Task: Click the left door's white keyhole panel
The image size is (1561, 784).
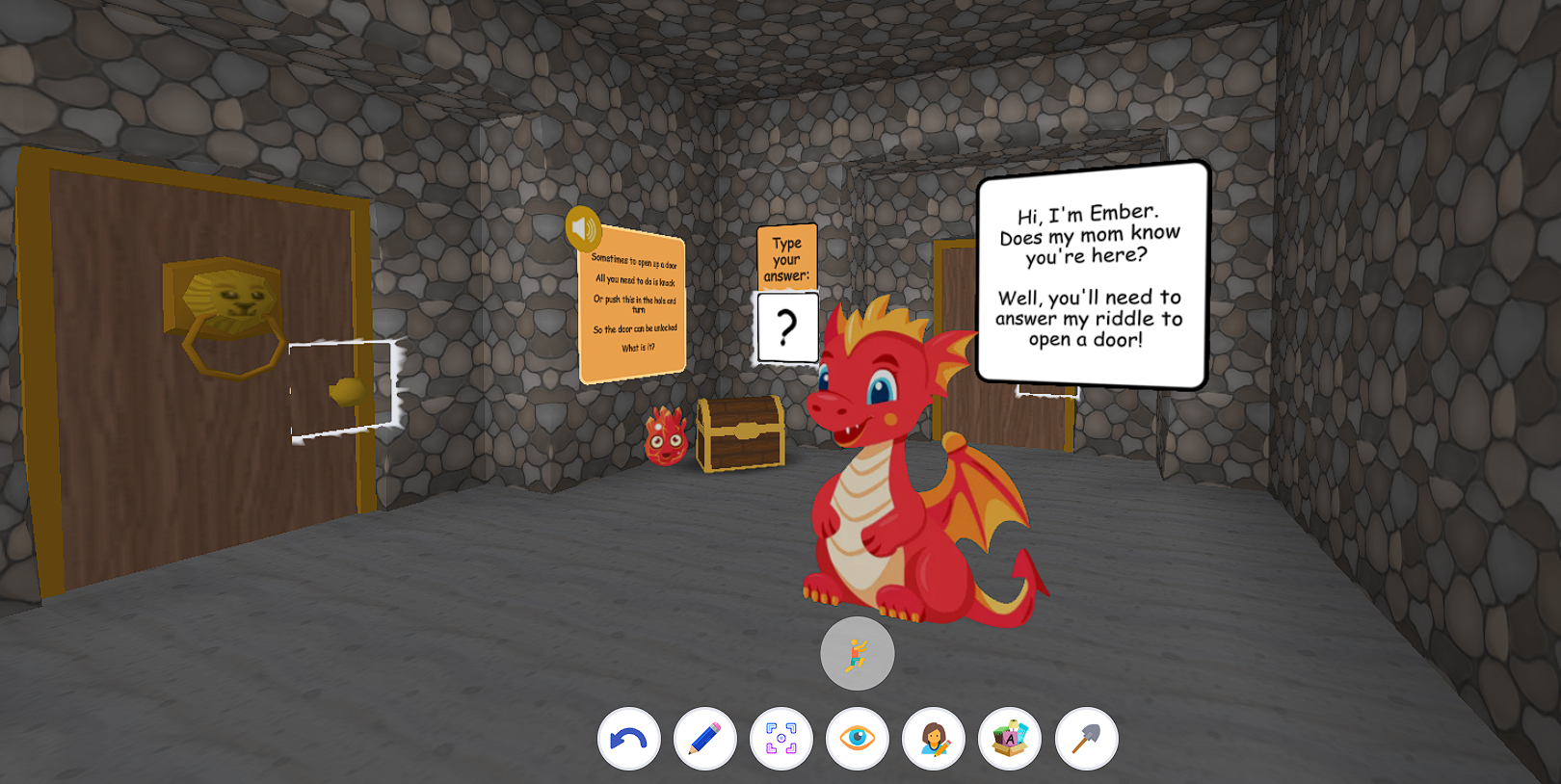Action: click(x=340, y=390)
